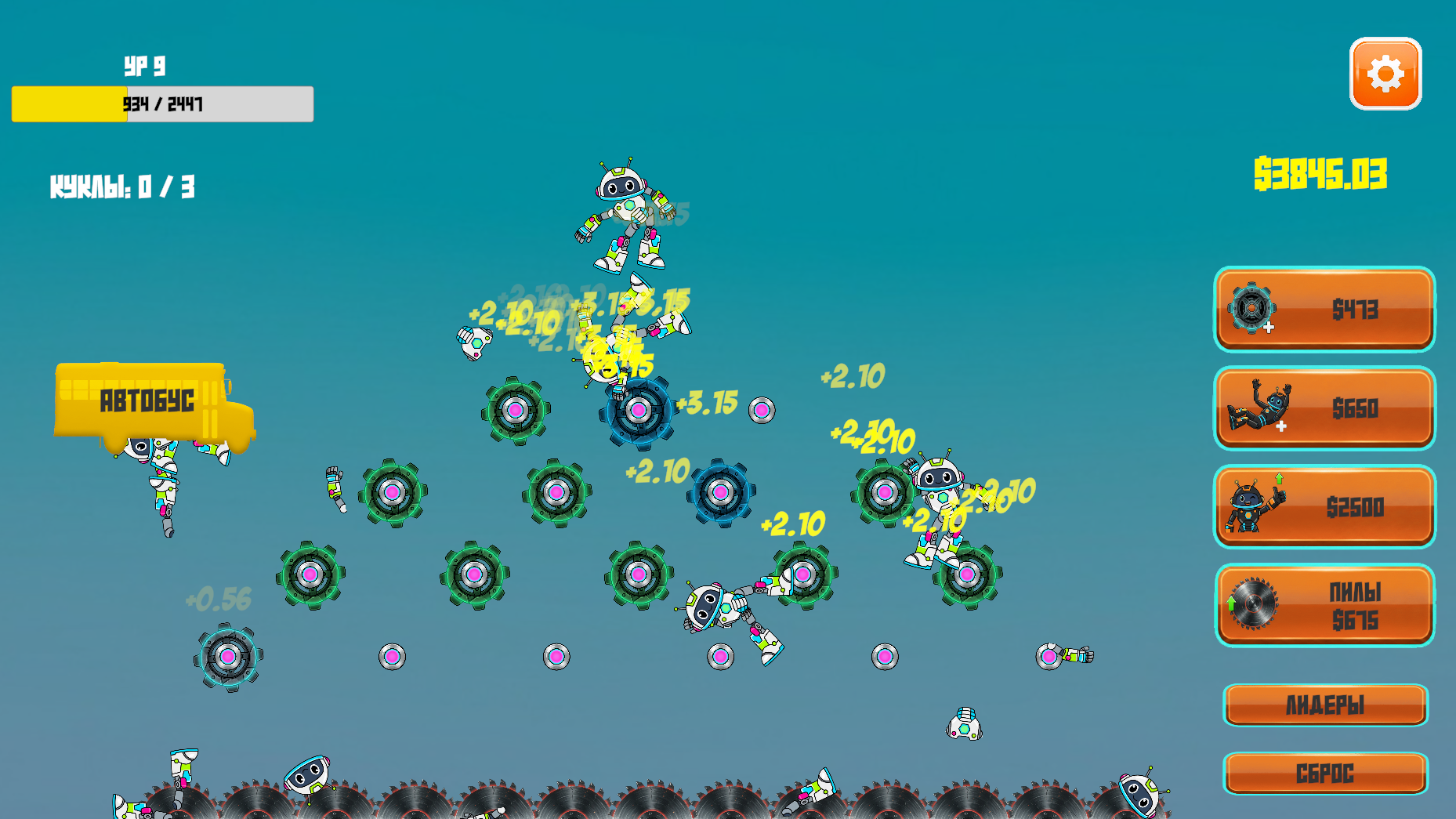
Task: Click the Куклы 0/3 counter
Action: coord(121,187)
